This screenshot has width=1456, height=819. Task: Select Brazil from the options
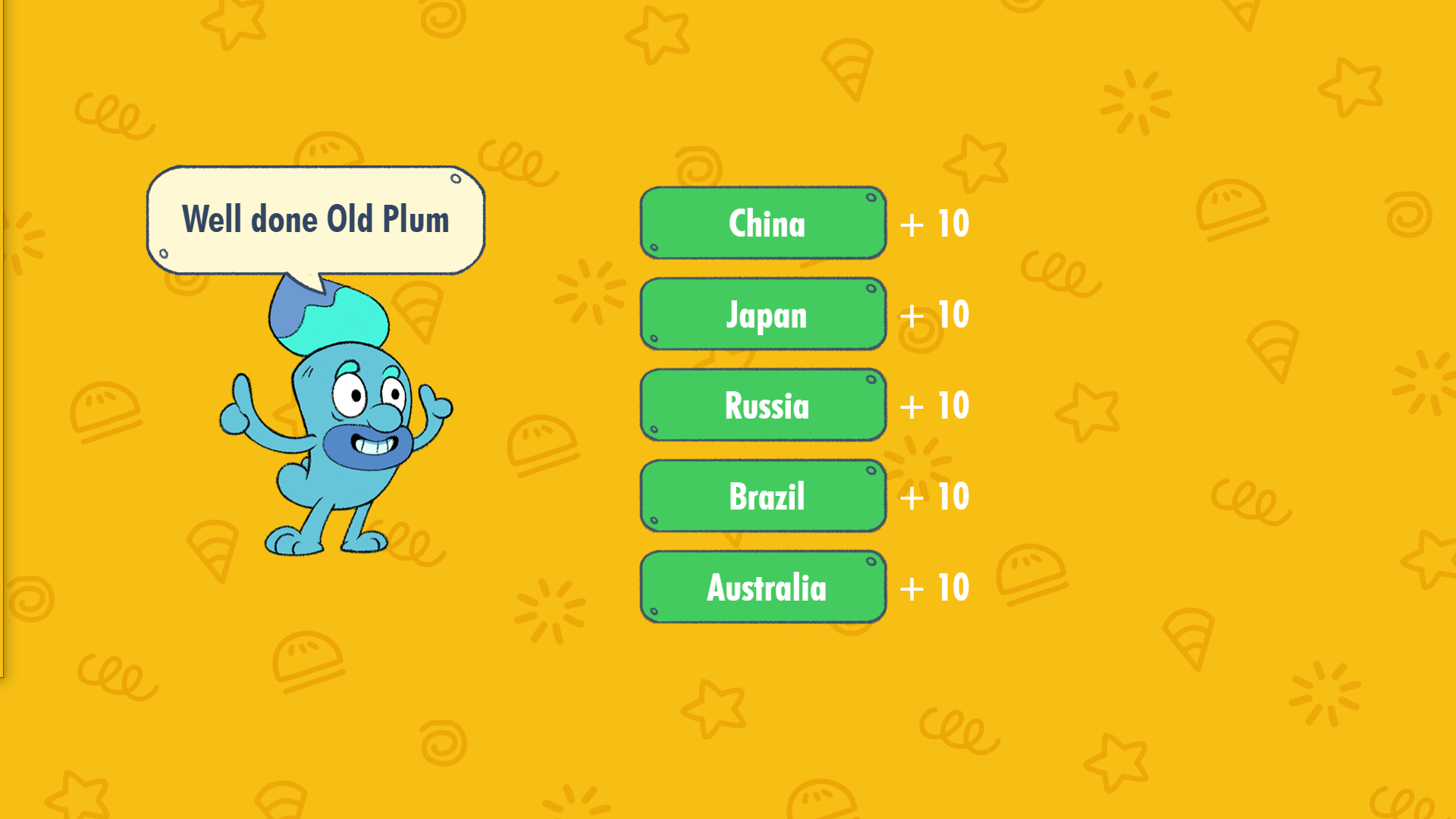(x=763, y=496)
